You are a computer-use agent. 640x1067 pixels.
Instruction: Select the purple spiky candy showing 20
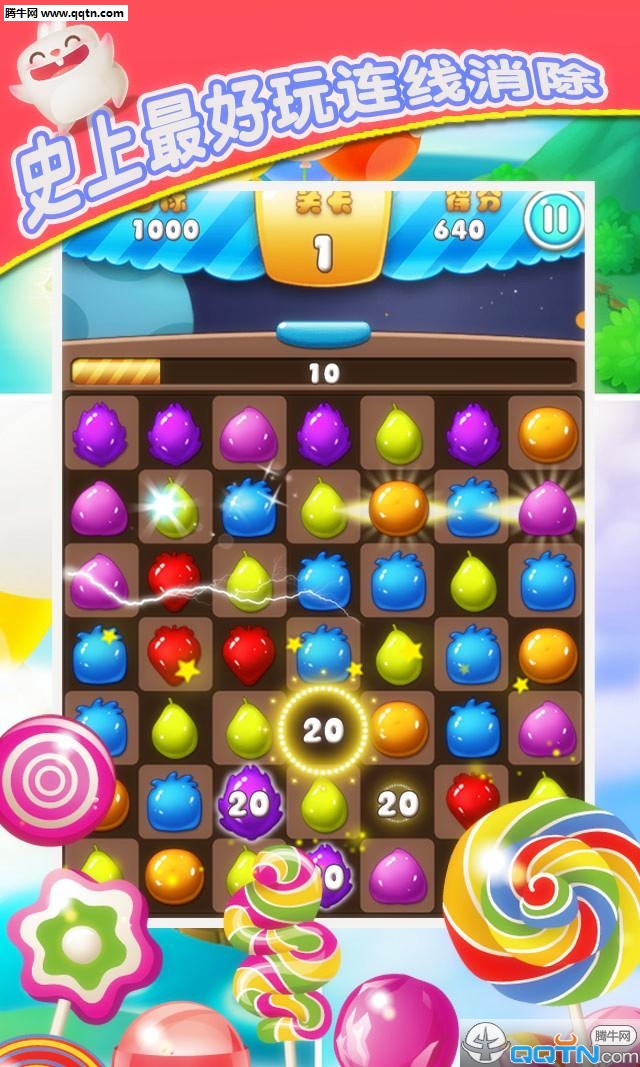pos(249,802)
